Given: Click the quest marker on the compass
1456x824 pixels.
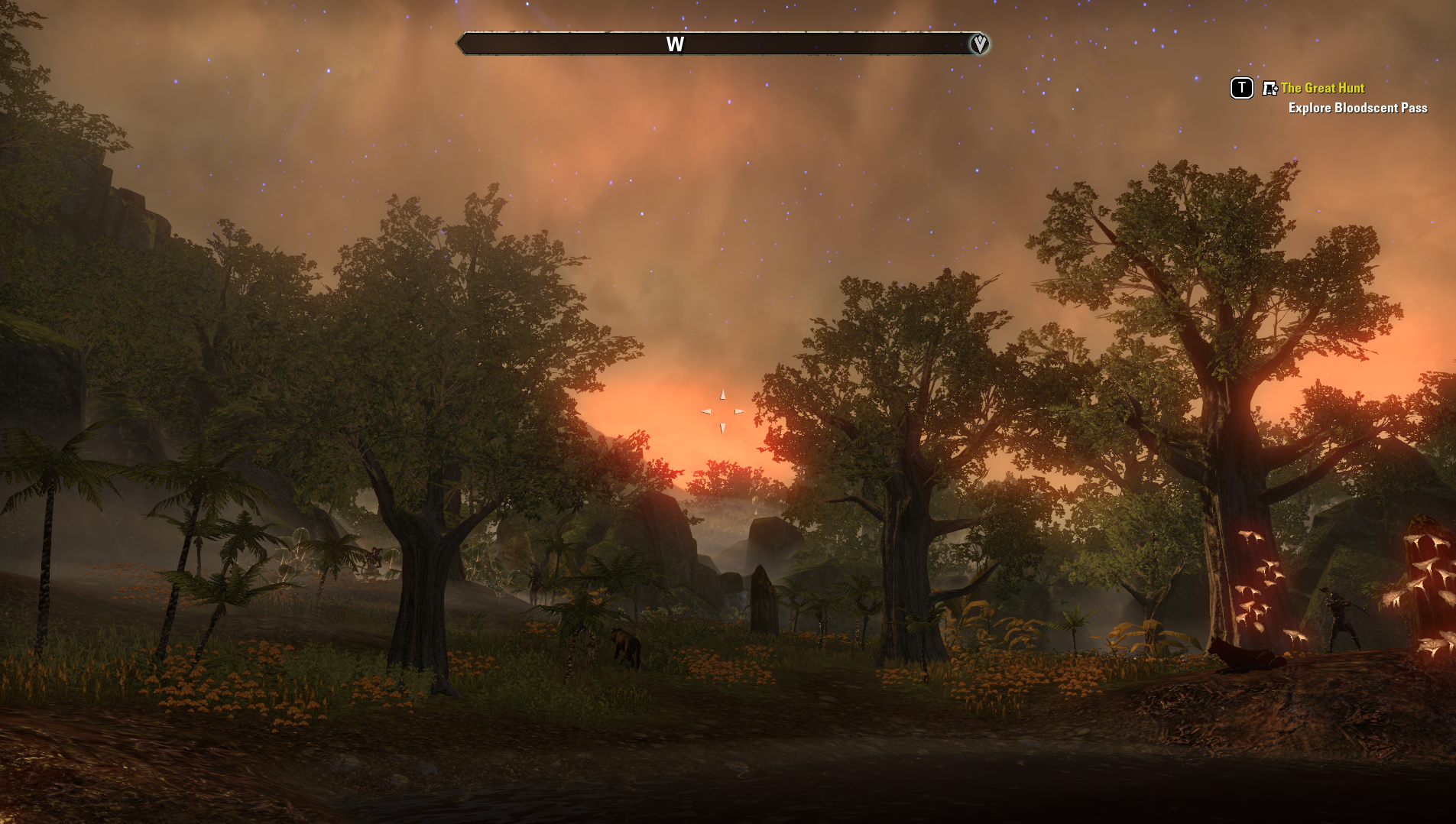Looking at the screenshot, I should [979, 44].
